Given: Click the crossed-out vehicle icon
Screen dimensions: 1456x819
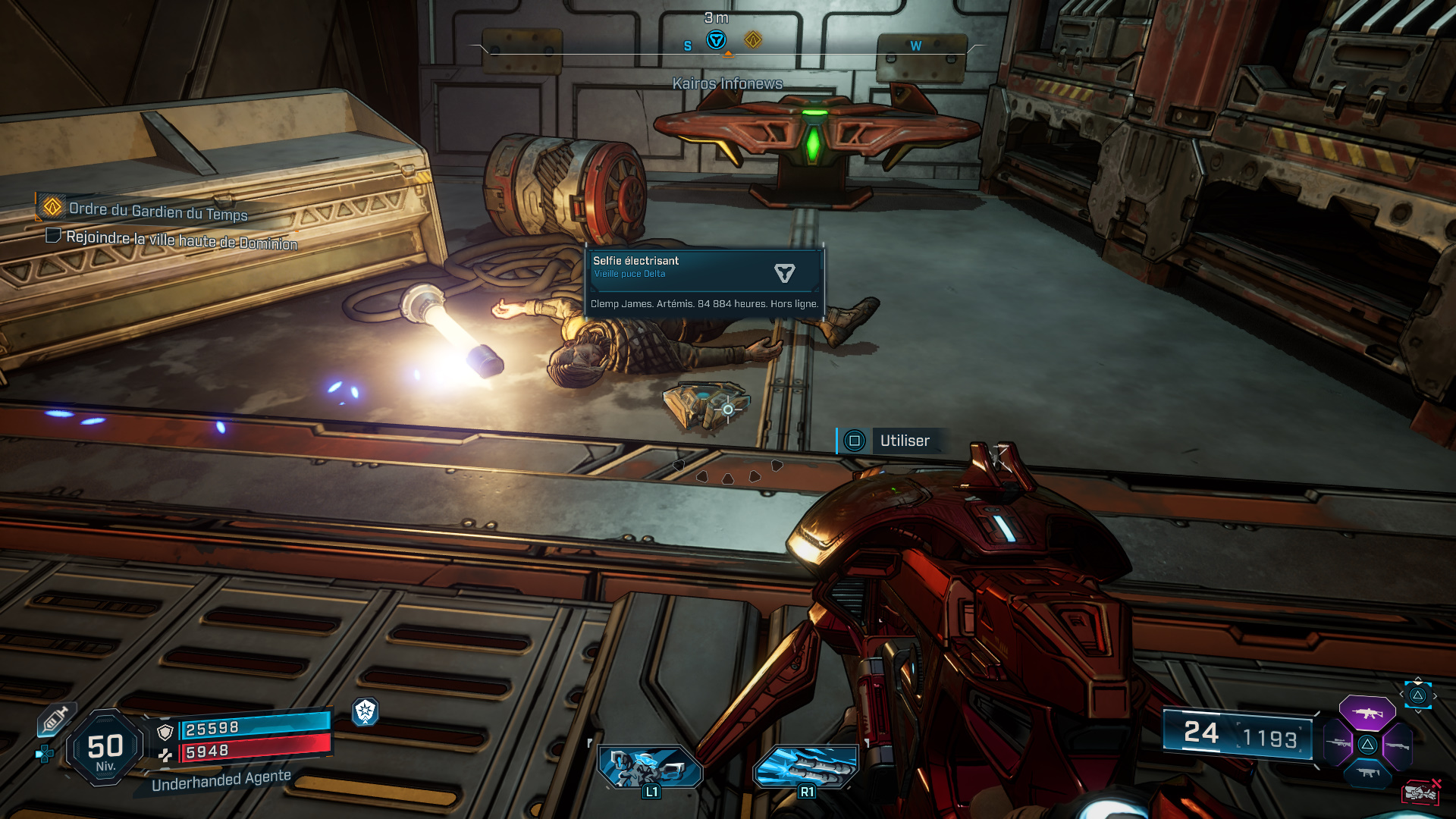Looking at the screenshot, I should pos(1421,792).
